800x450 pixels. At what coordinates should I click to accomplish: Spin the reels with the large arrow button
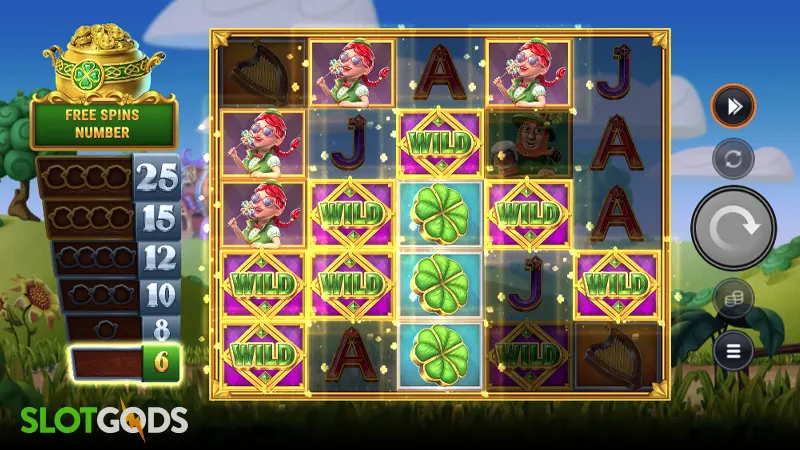pos(733,229)
